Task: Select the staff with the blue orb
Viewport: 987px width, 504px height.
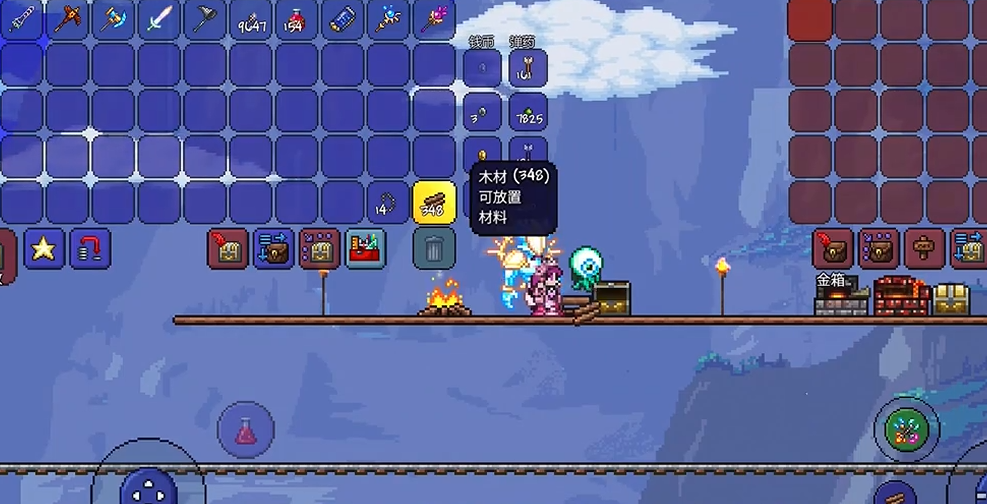Action: [389, 19]
